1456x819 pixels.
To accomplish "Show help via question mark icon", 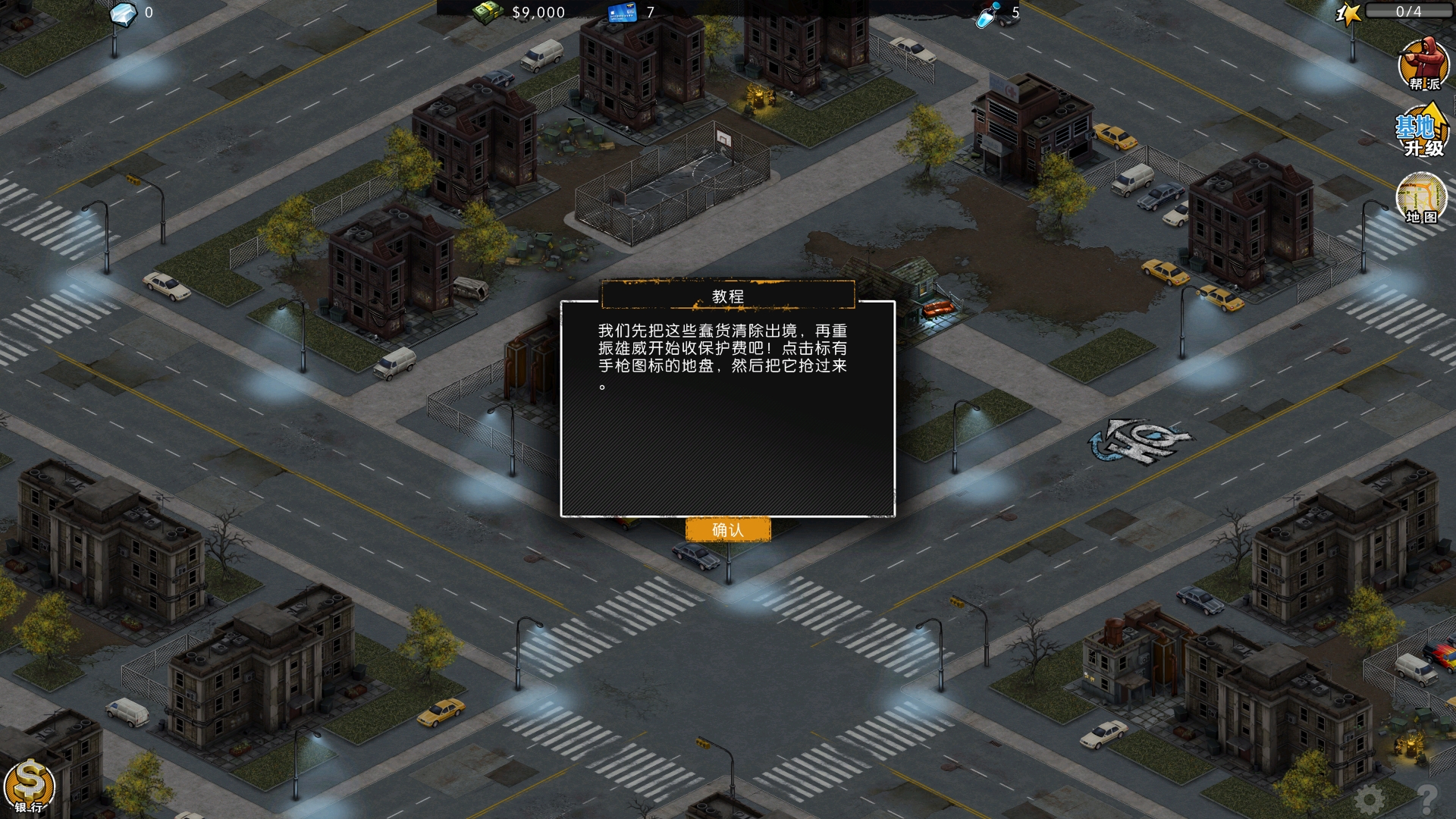I will (1426, 798).
